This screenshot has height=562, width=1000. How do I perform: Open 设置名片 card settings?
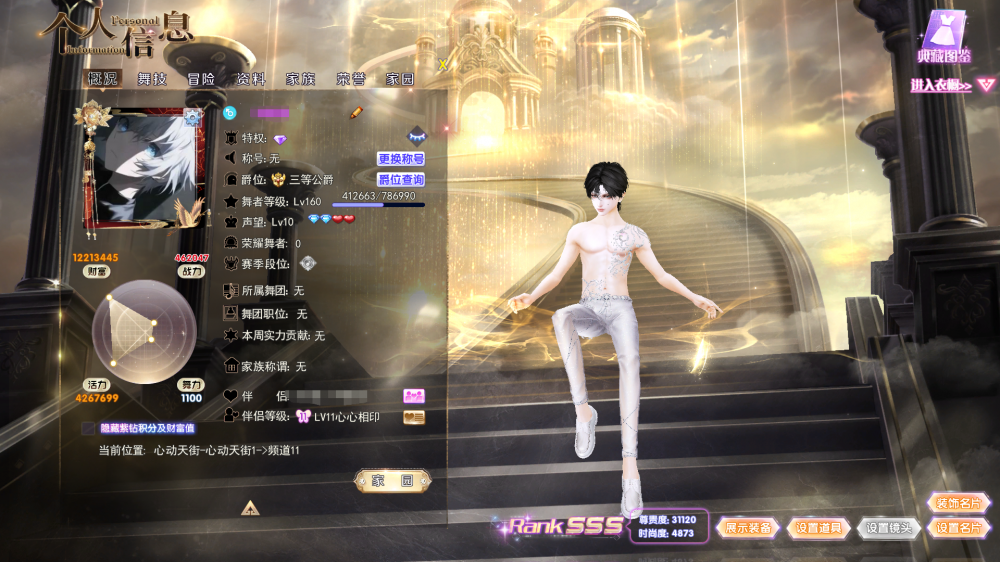pos(956,528)
